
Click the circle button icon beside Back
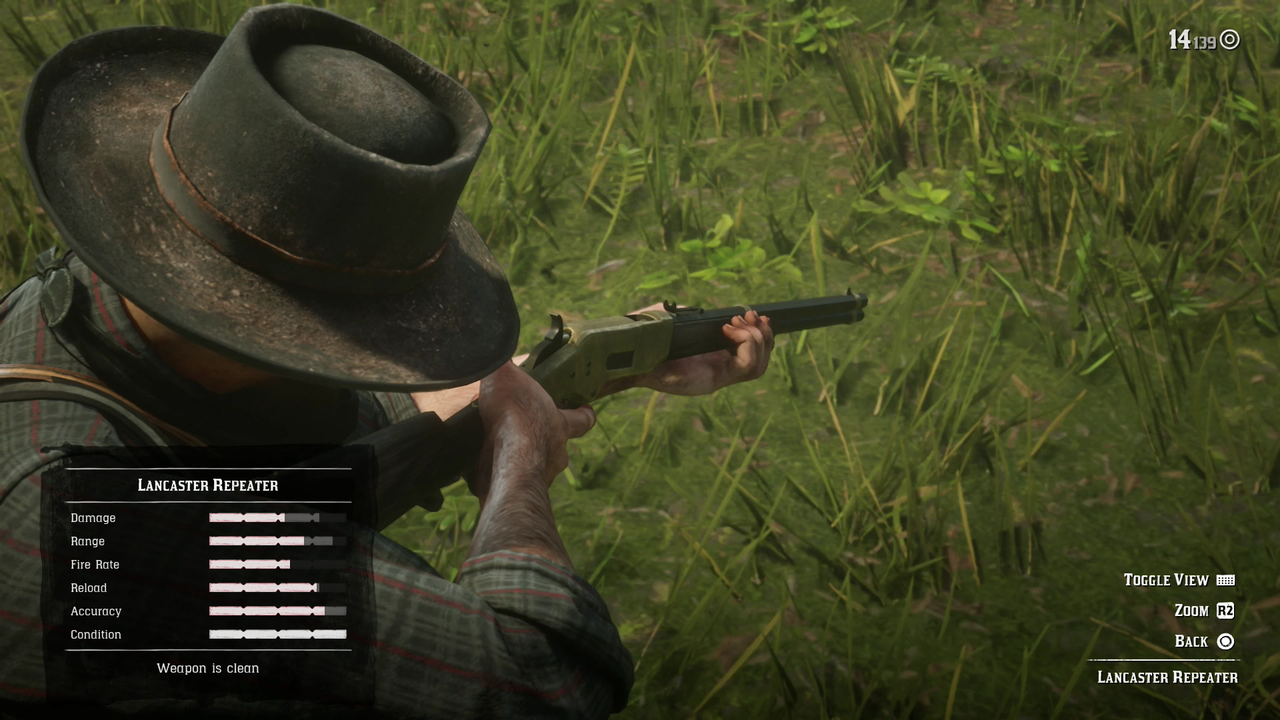(1227, 641)
